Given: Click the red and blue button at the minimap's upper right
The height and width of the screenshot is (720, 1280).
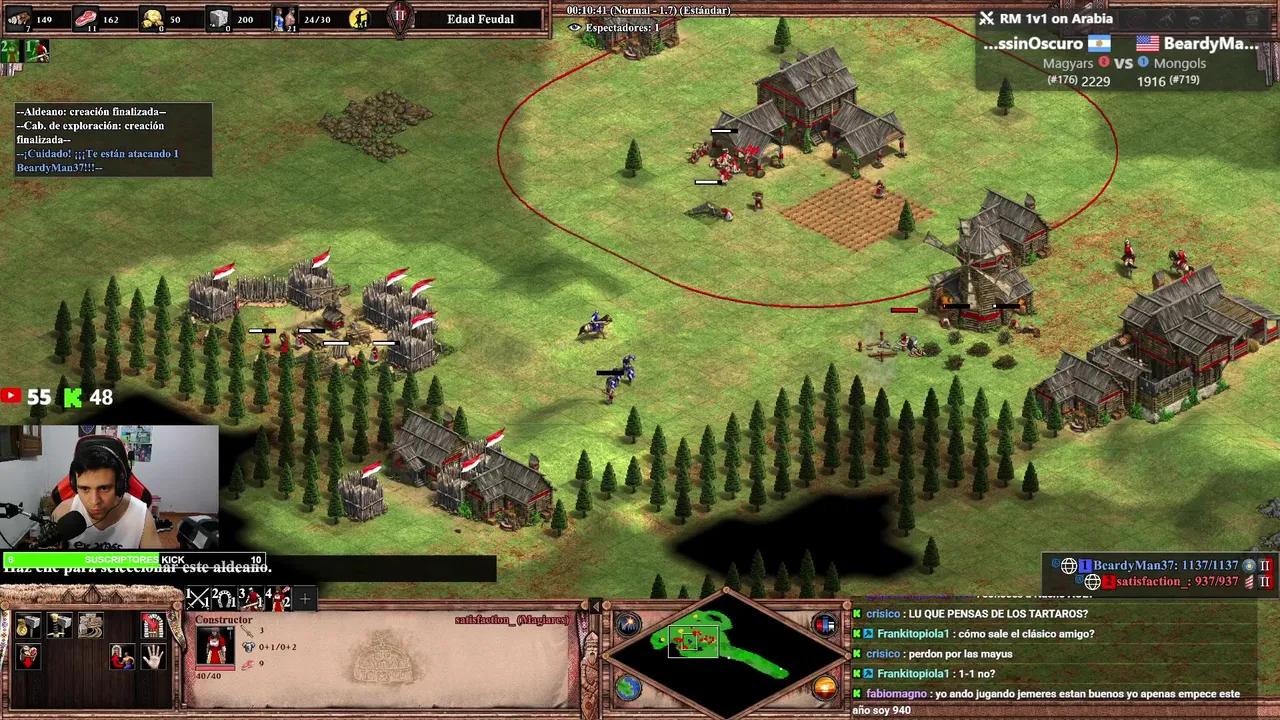Looking at the screenshot, I should point(825,625).
